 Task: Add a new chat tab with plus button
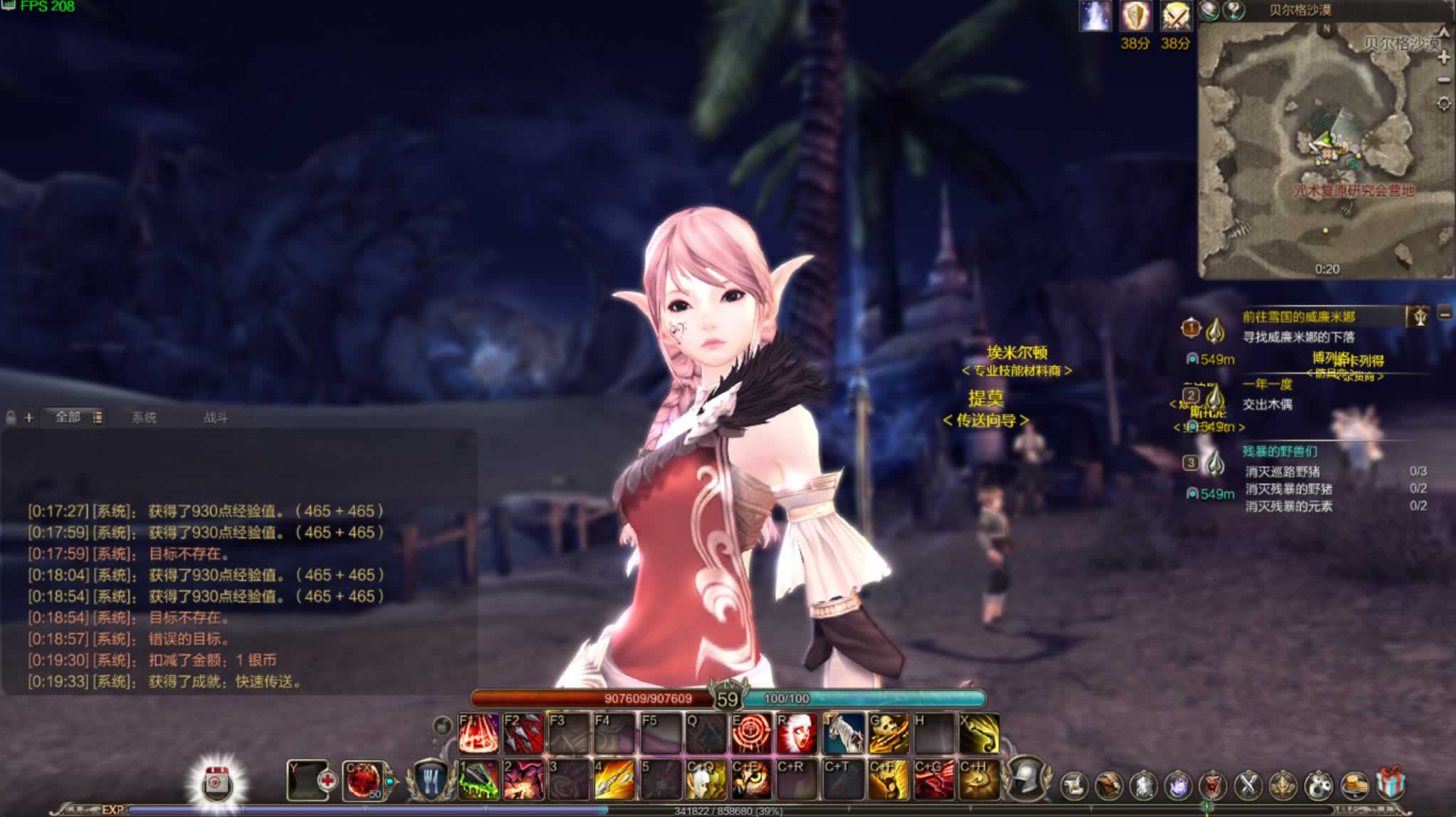click(x=28, y=417)
